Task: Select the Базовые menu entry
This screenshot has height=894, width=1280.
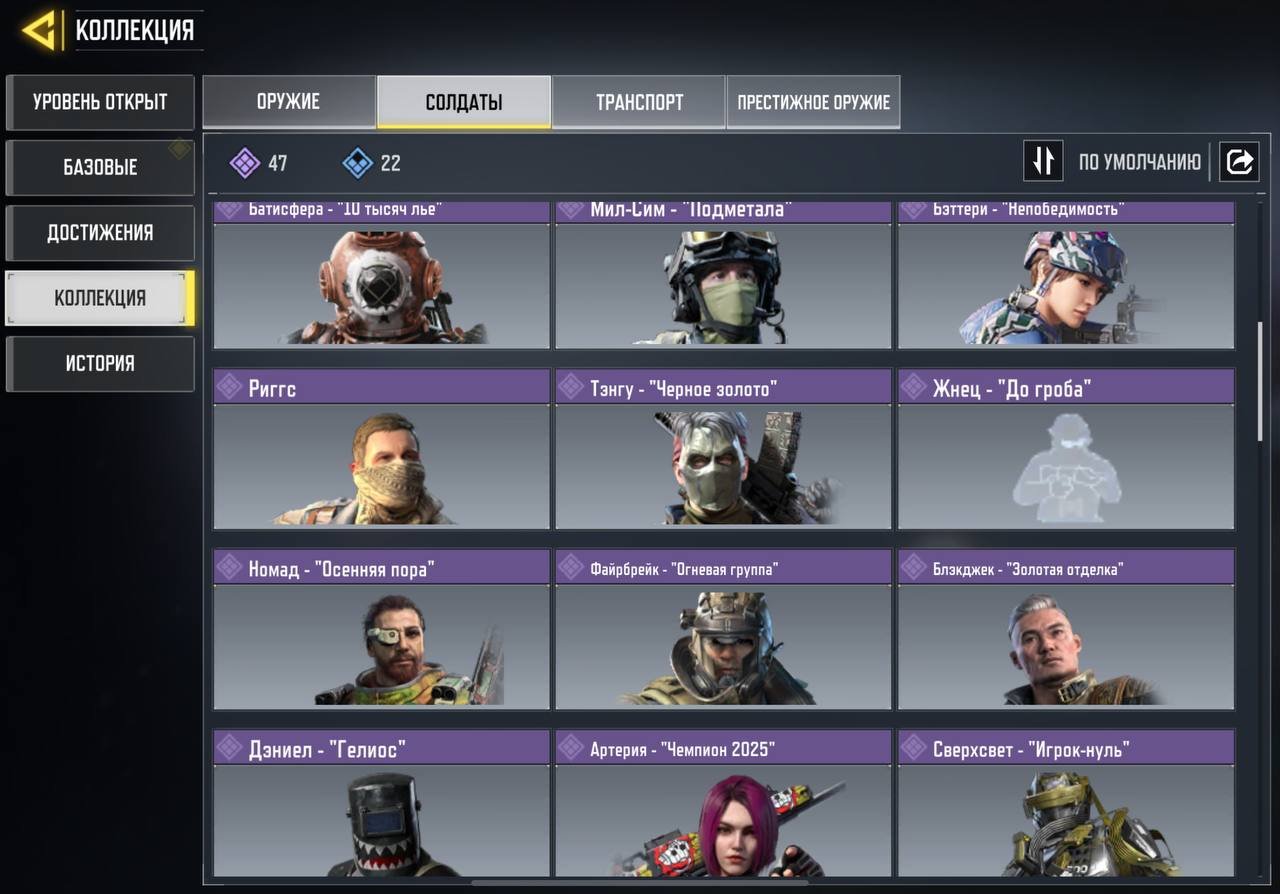Action: 100,167
